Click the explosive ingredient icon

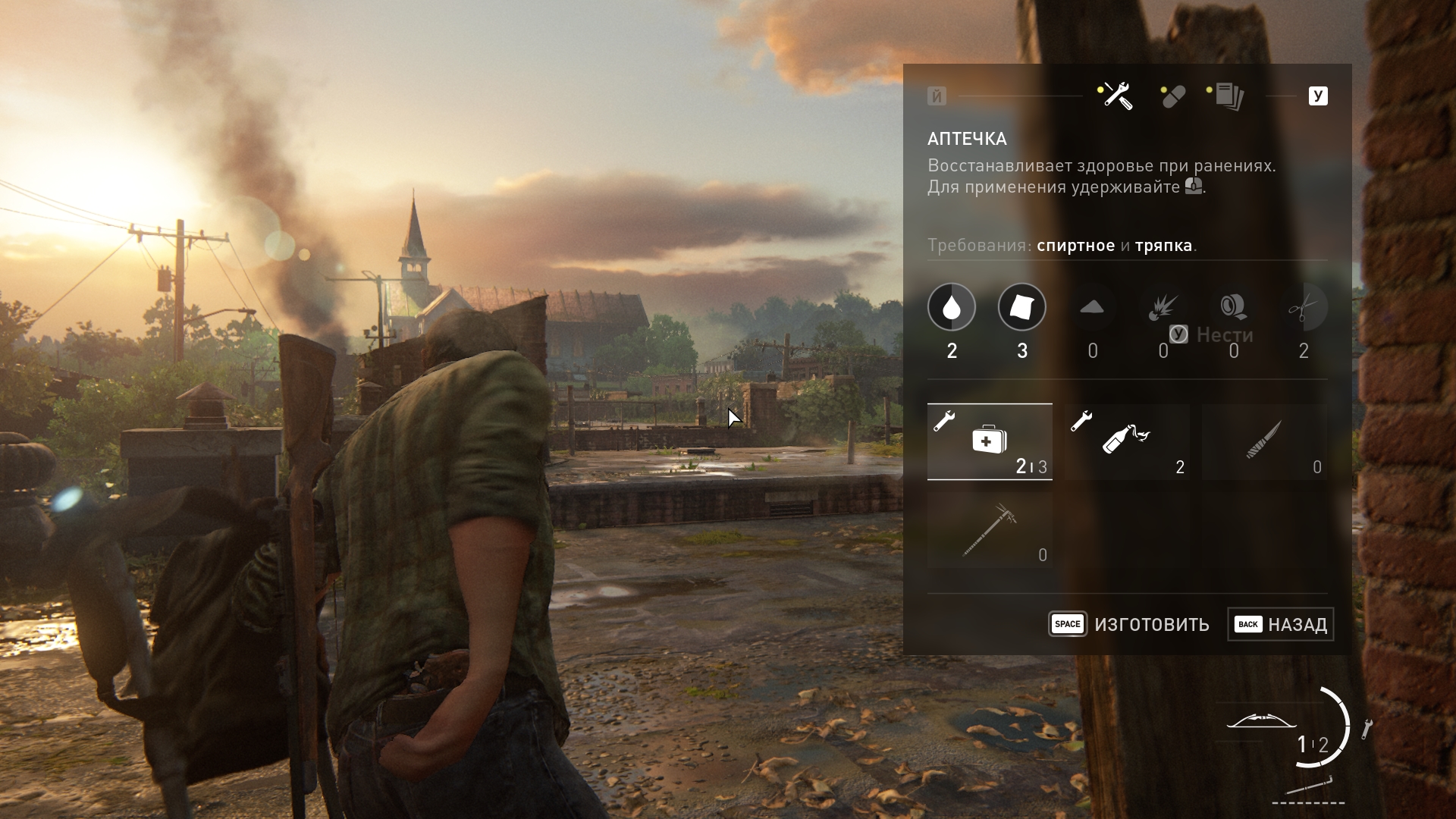(1163, 307)
